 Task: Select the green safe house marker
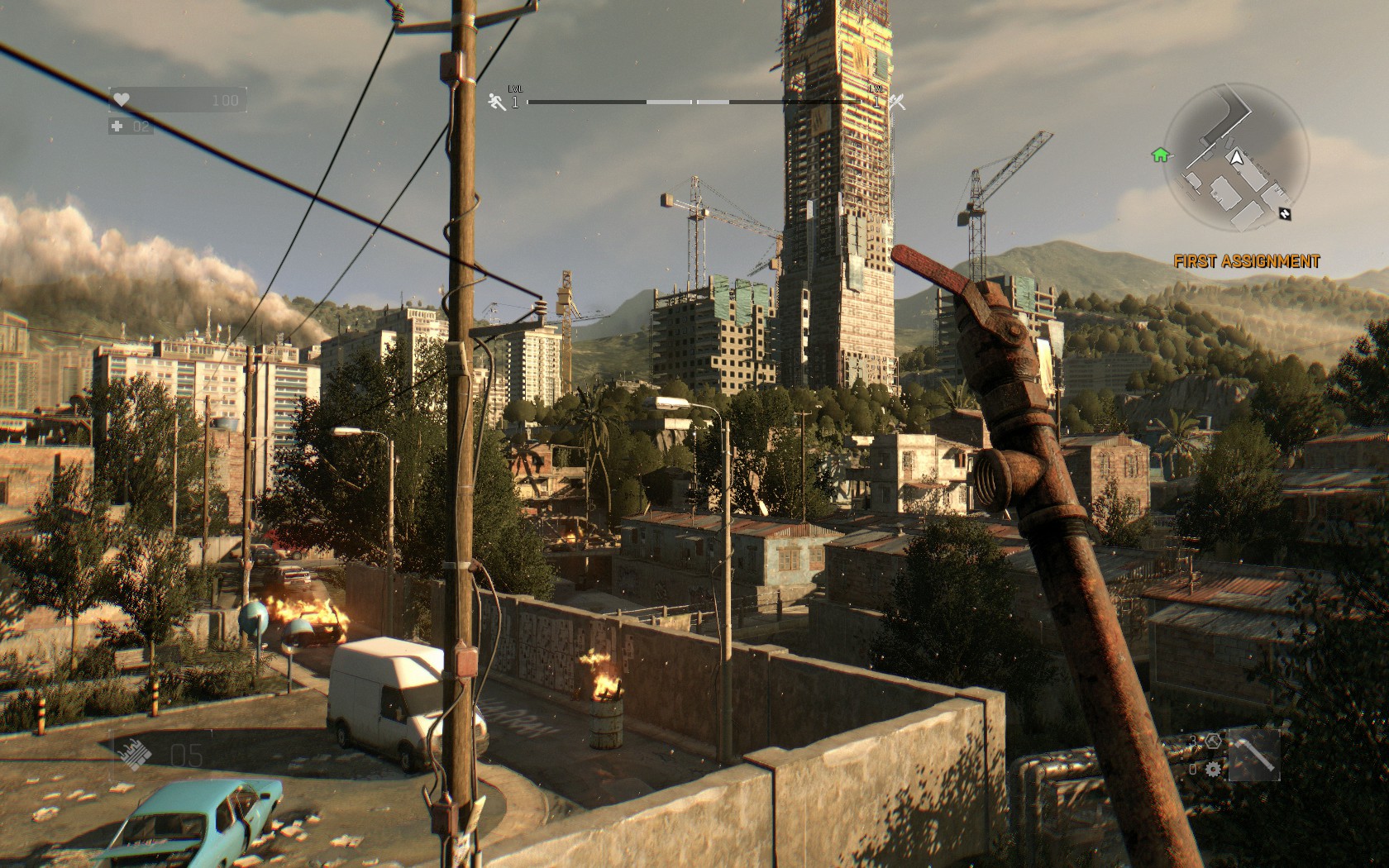coord(1161,155)
